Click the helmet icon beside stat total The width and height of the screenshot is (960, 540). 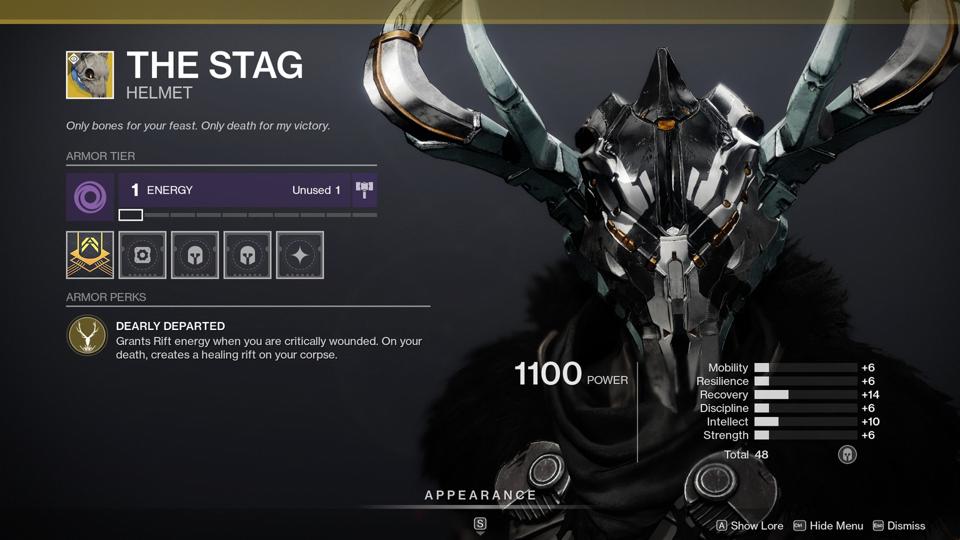[847, 455]
